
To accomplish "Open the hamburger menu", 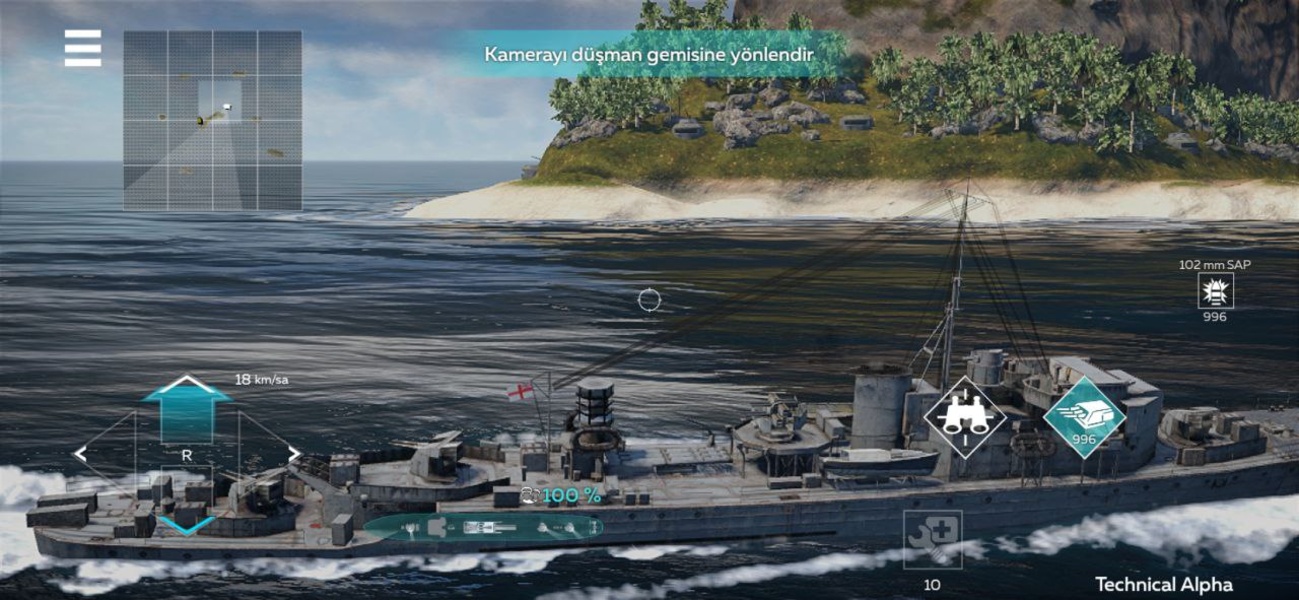I will [83, 48].
